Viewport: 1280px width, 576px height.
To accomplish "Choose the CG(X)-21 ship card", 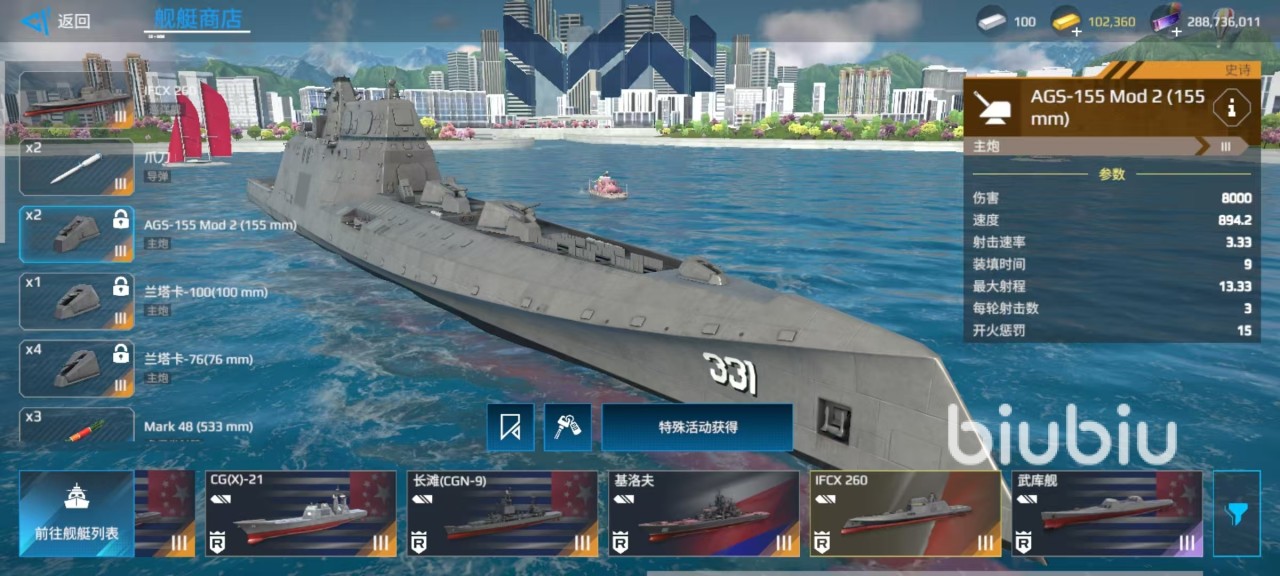I will (300, 513).
